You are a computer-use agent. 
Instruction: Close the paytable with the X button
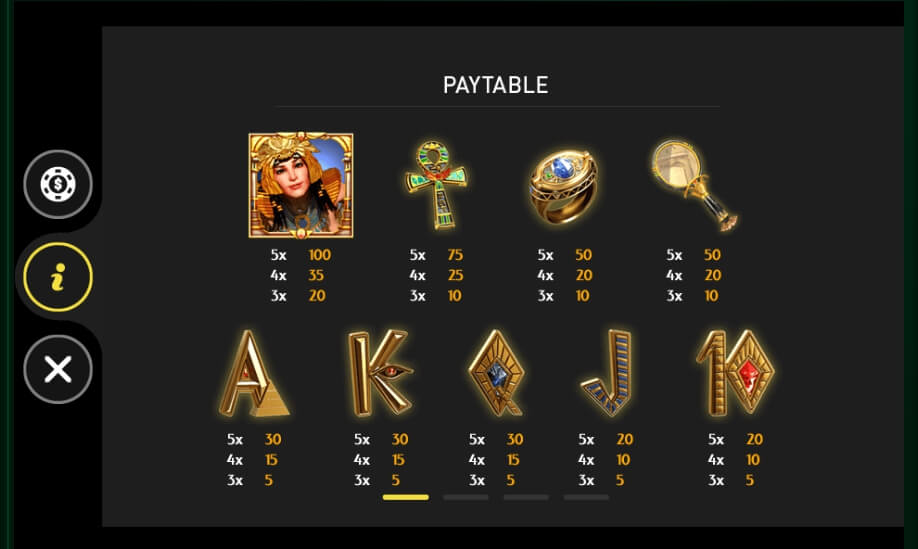pos(58,369)
